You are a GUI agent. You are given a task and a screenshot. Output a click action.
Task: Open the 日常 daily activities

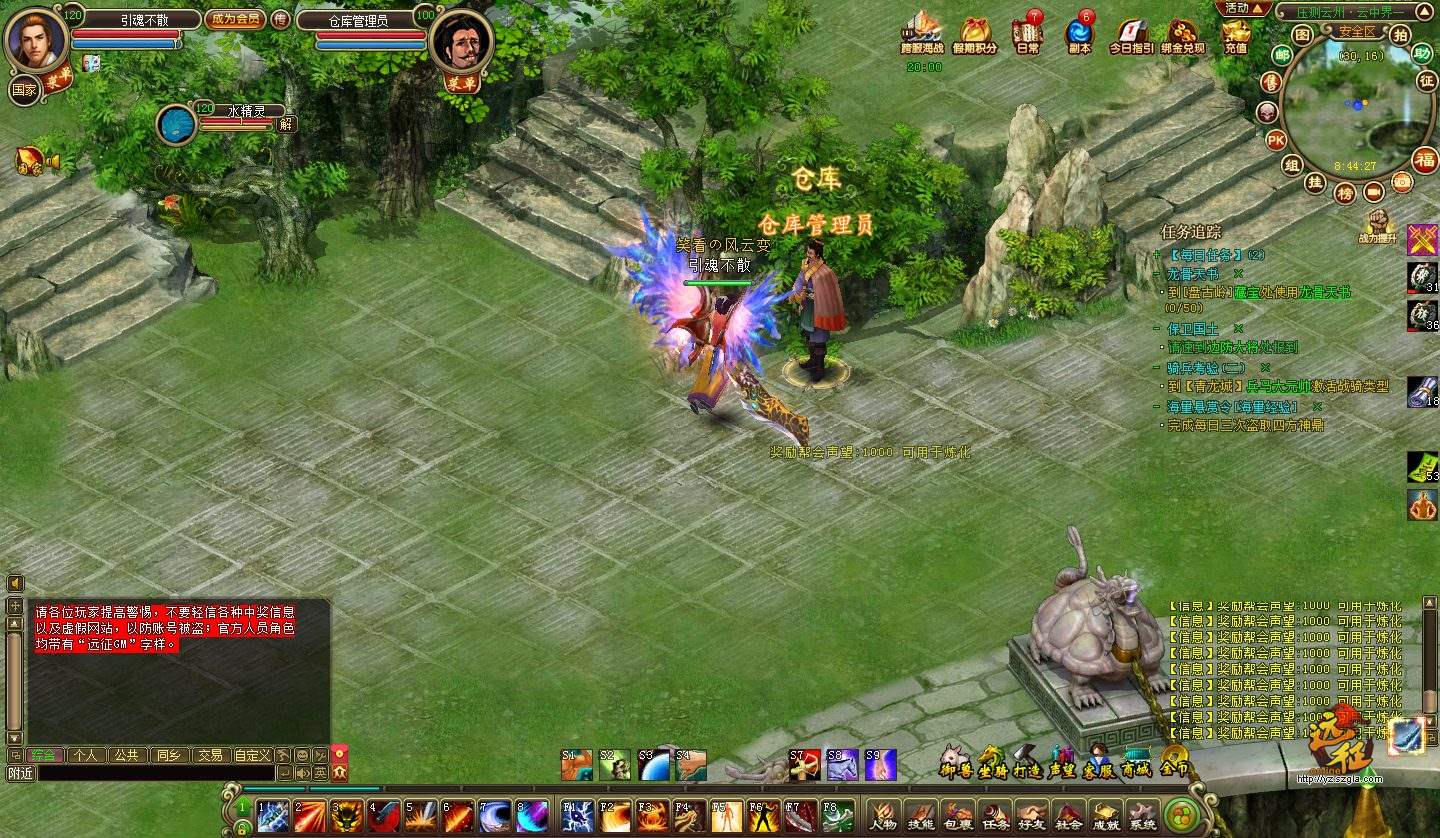(1027, 34)
